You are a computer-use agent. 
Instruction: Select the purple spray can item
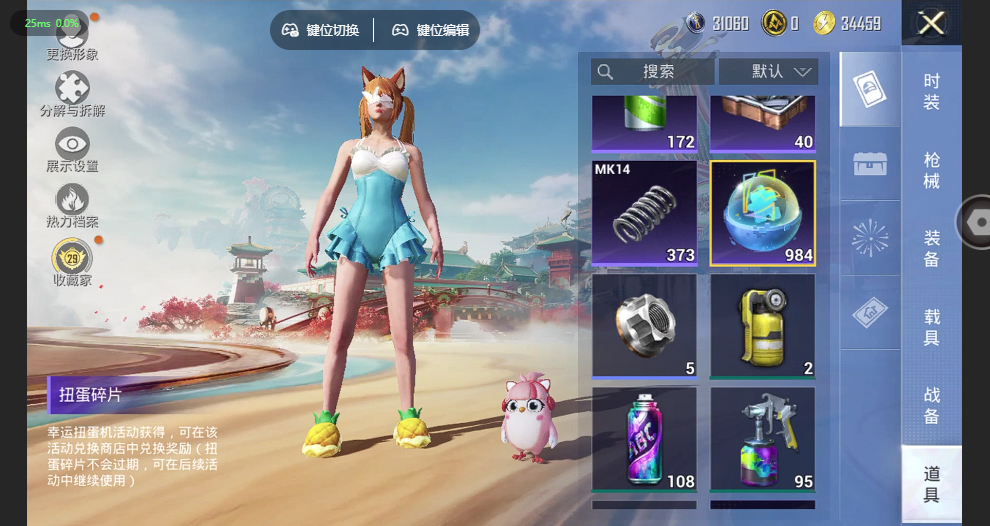point(644,440)
